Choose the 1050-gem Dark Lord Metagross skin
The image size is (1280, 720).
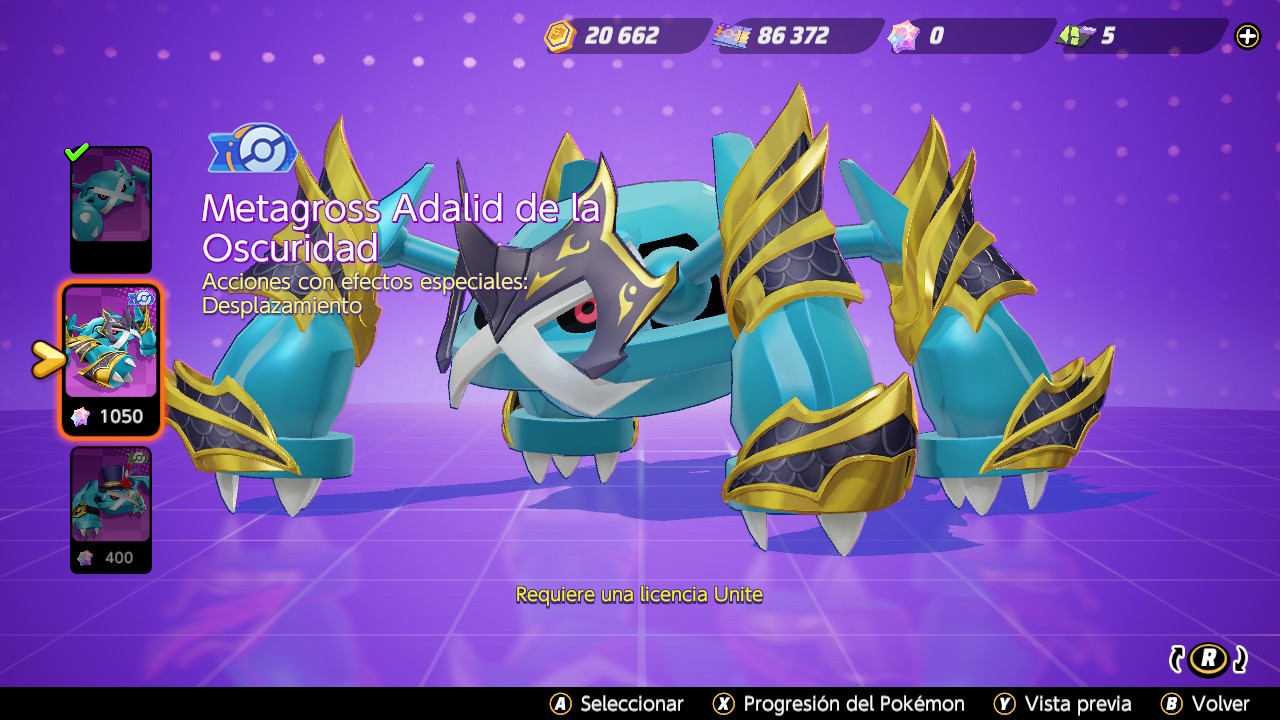(x=110, y=360)
